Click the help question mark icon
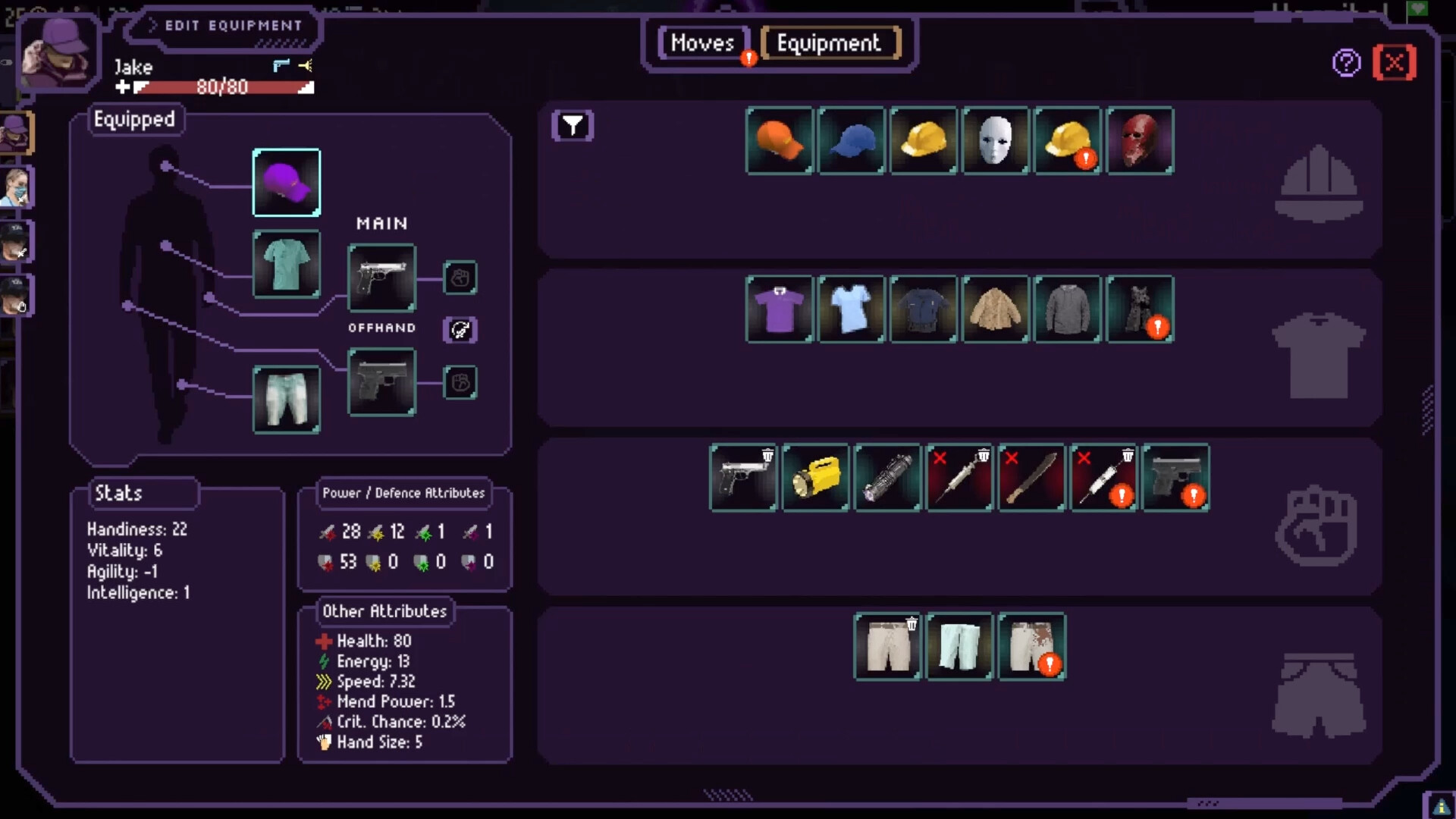 click(1347, 62)
